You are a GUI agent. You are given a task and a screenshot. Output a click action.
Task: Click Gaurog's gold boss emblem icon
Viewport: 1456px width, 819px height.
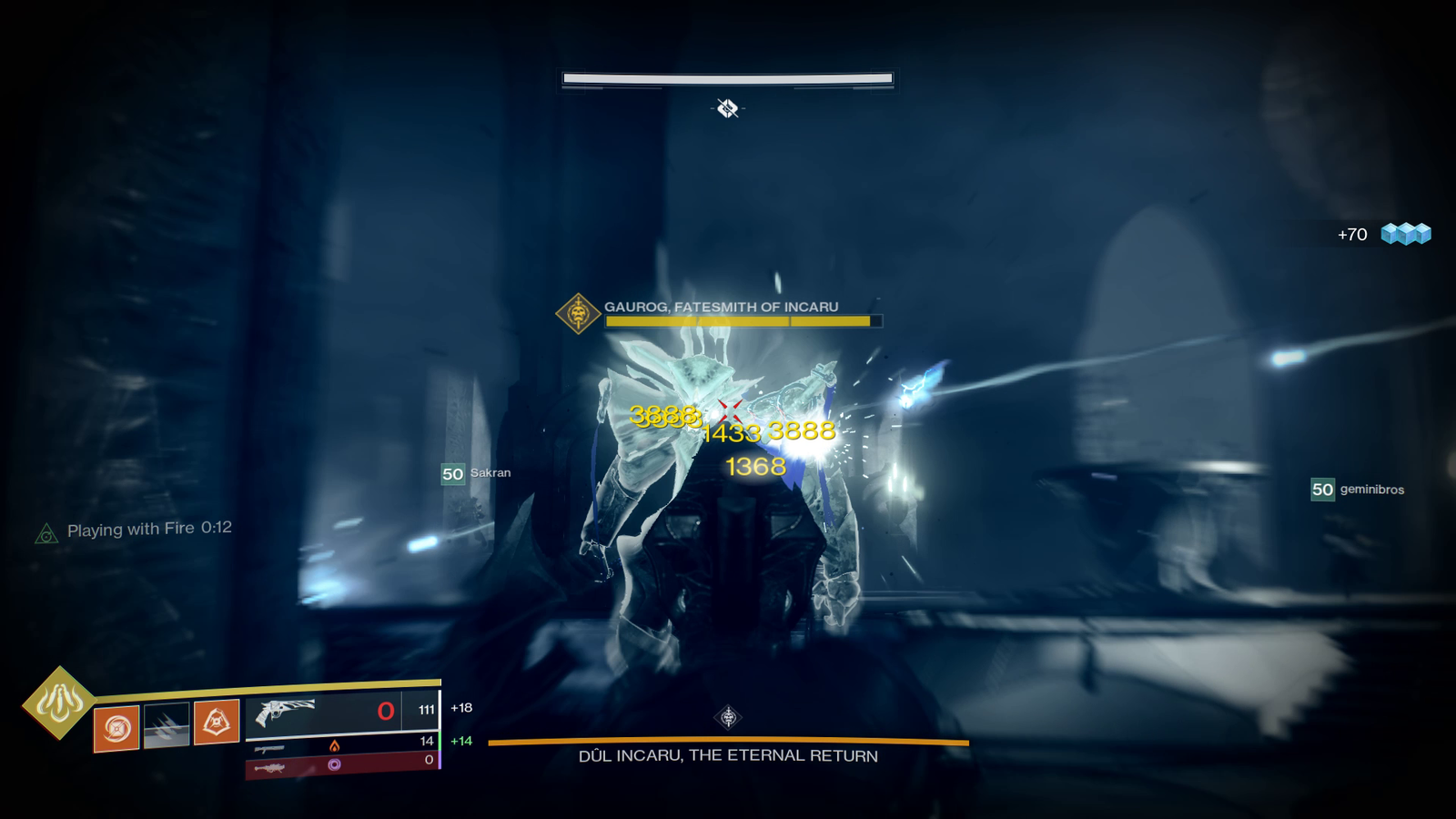pyautogui.click(x=578, y=314)
